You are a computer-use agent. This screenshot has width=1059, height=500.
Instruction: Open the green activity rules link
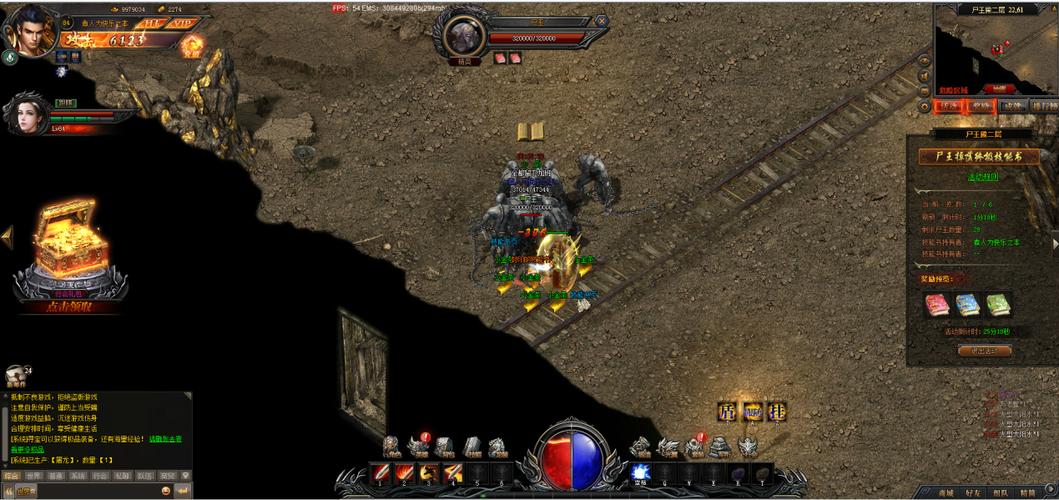[982, 177]
